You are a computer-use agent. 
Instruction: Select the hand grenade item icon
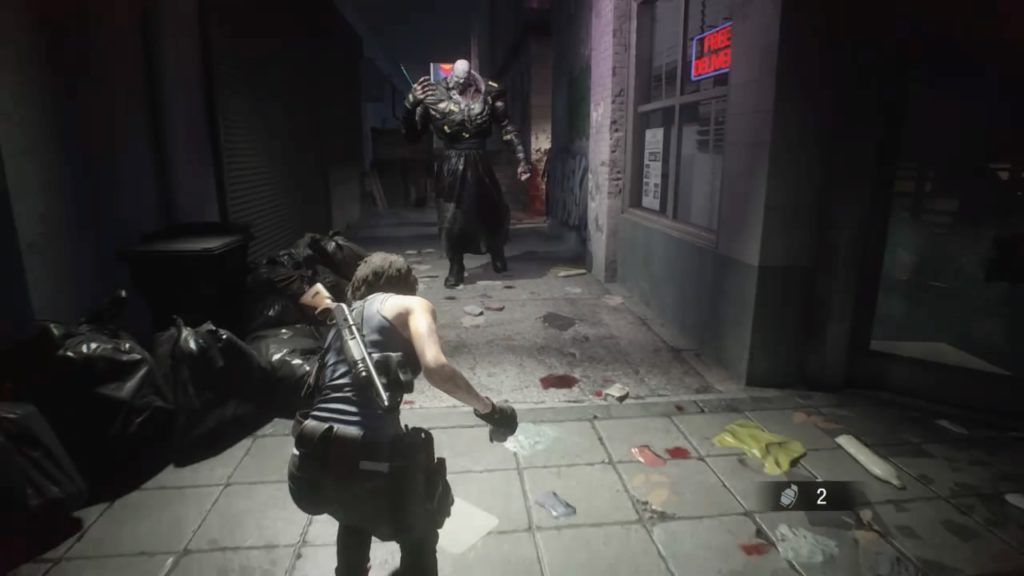789,496
